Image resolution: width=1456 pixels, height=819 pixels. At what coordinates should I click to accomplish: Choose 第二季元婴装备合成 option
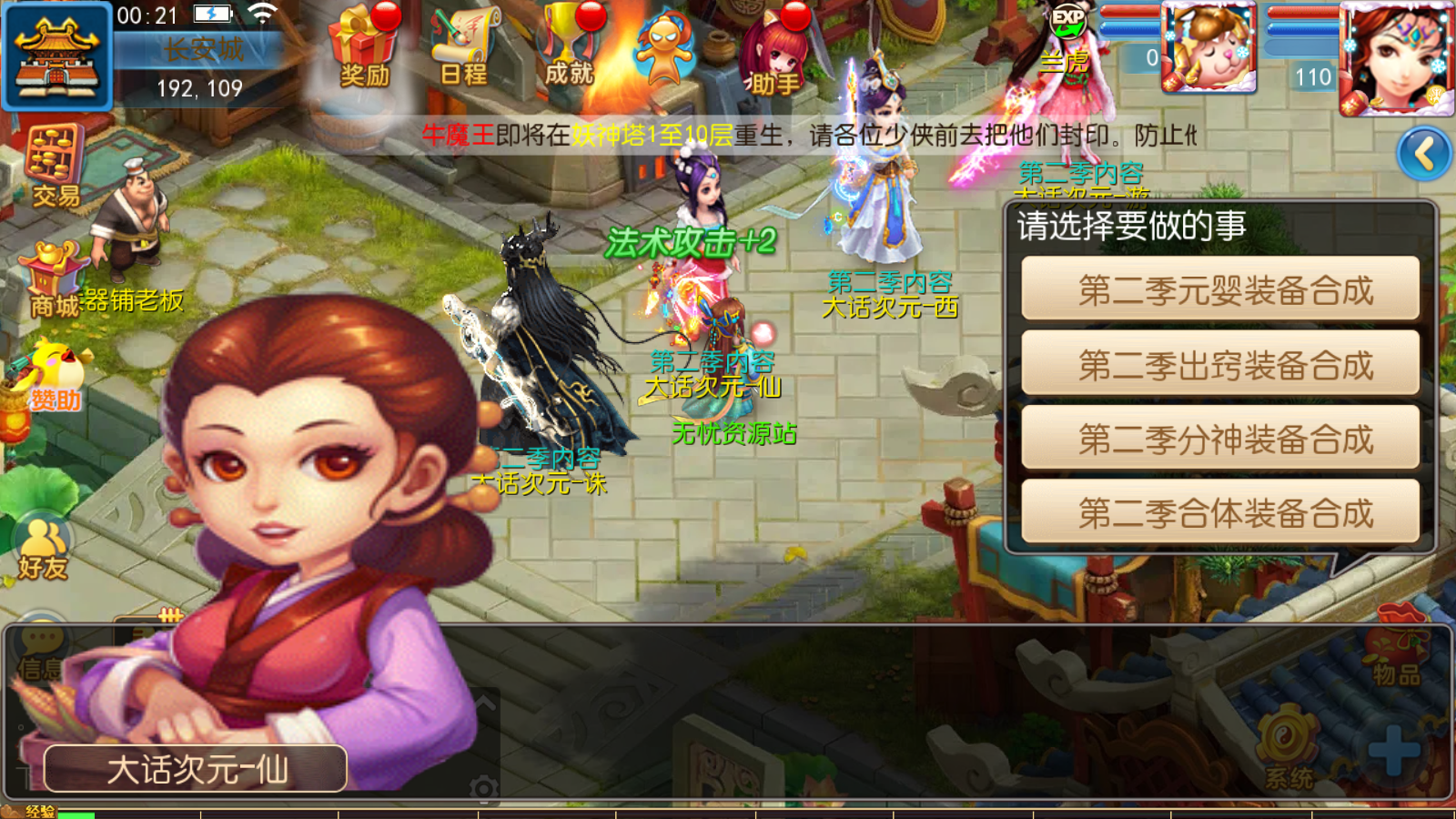point(1220,289)
